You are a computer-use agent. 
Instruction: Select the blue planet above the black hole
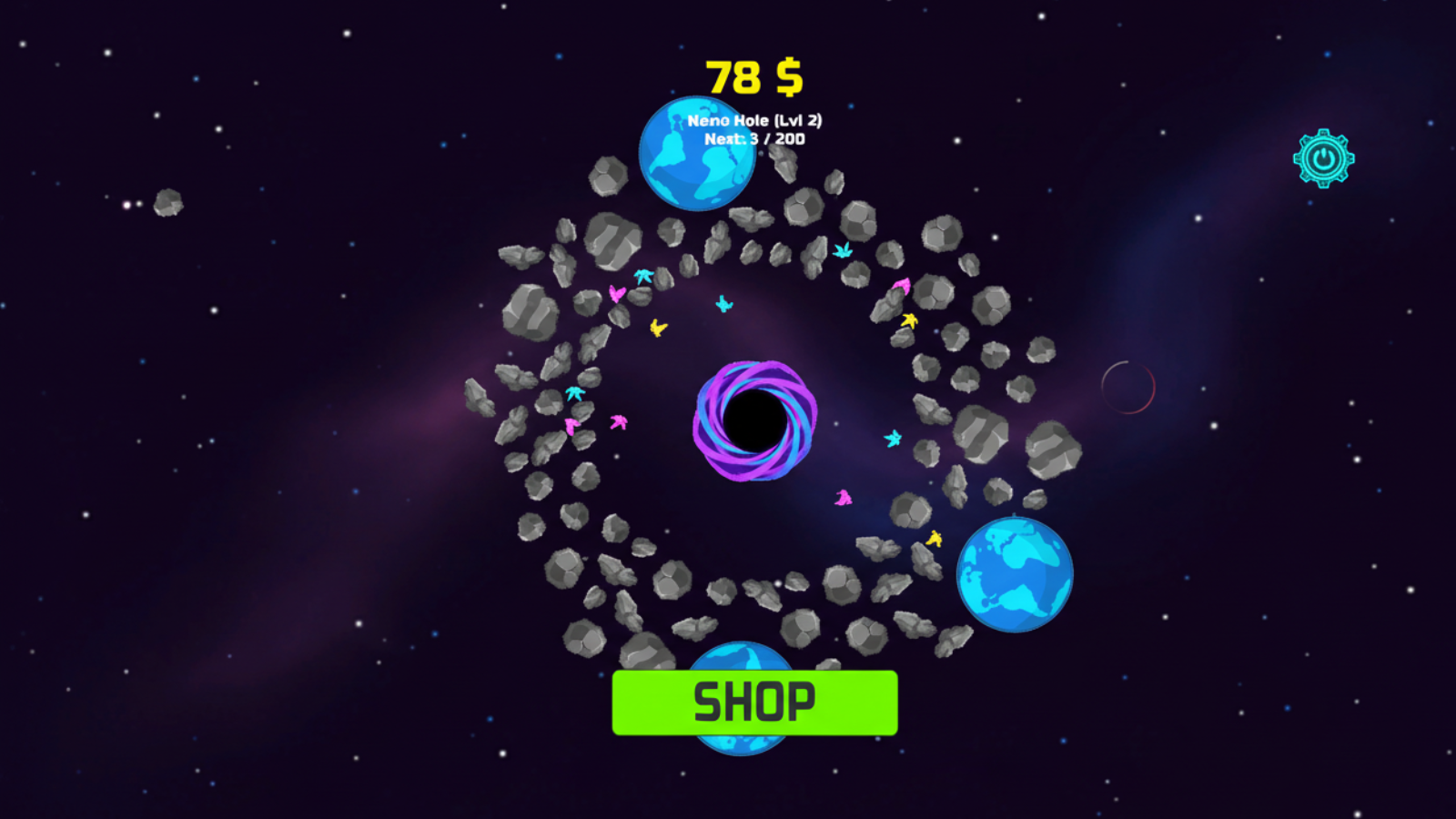tap(696, 153)
